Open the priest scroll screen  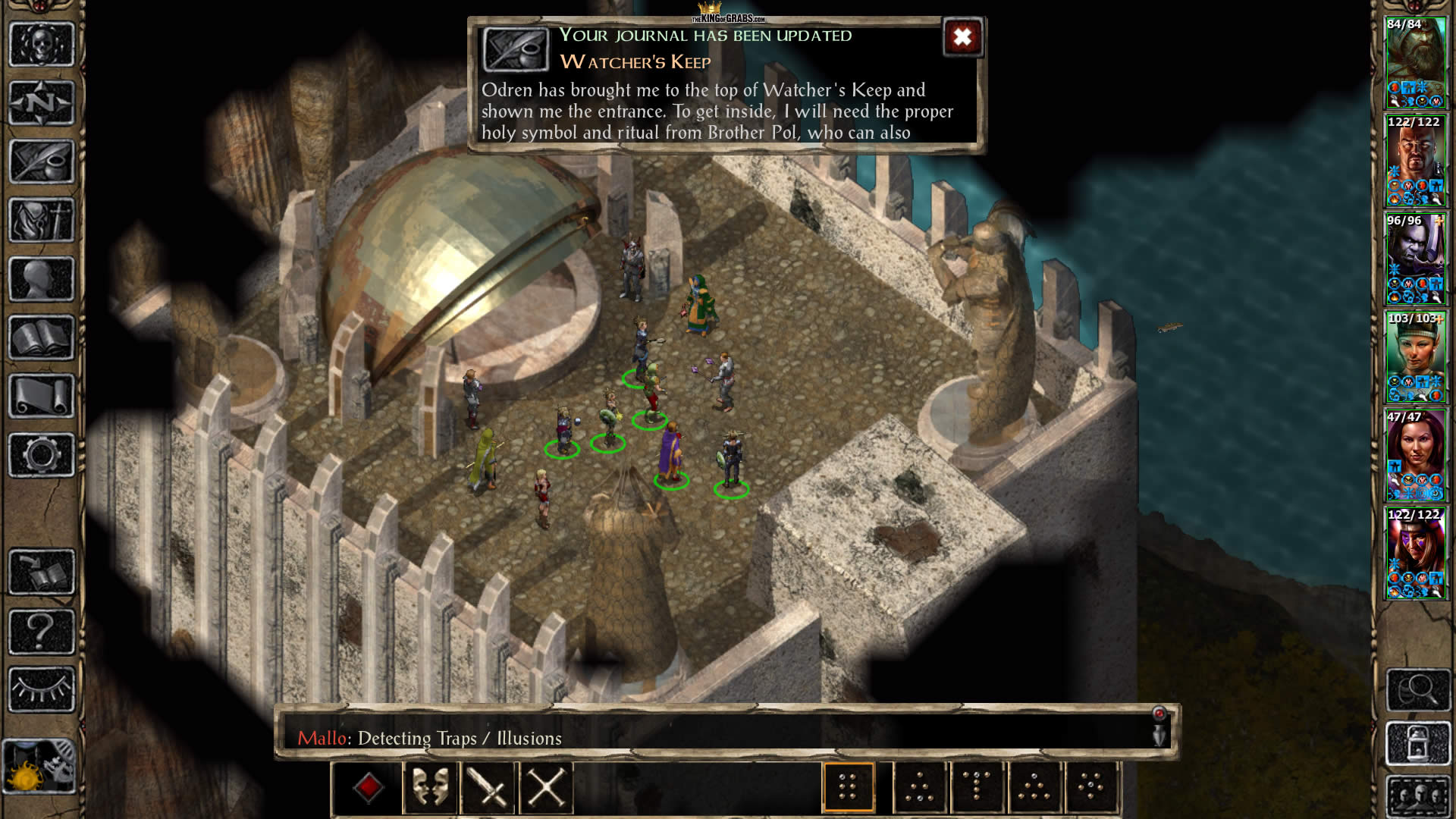(42, 396)
